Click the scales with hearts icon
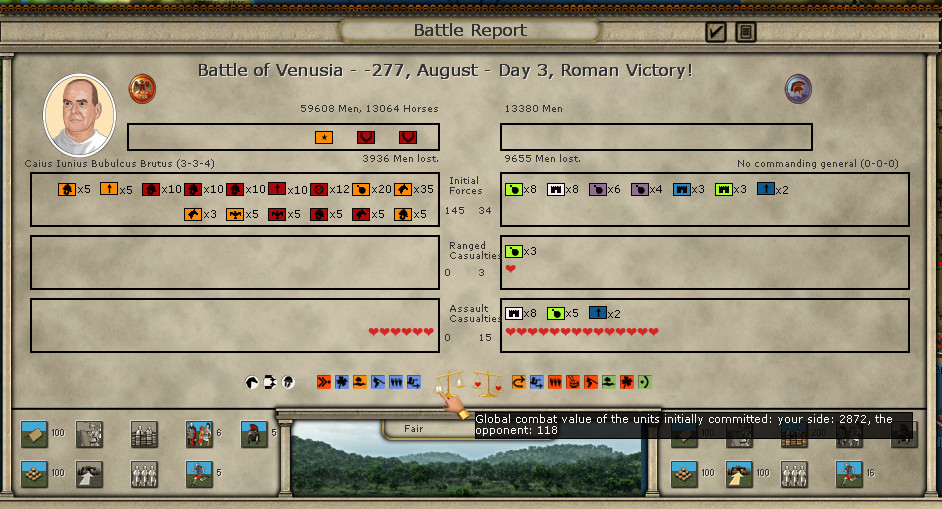 click(x=487, y=382)
